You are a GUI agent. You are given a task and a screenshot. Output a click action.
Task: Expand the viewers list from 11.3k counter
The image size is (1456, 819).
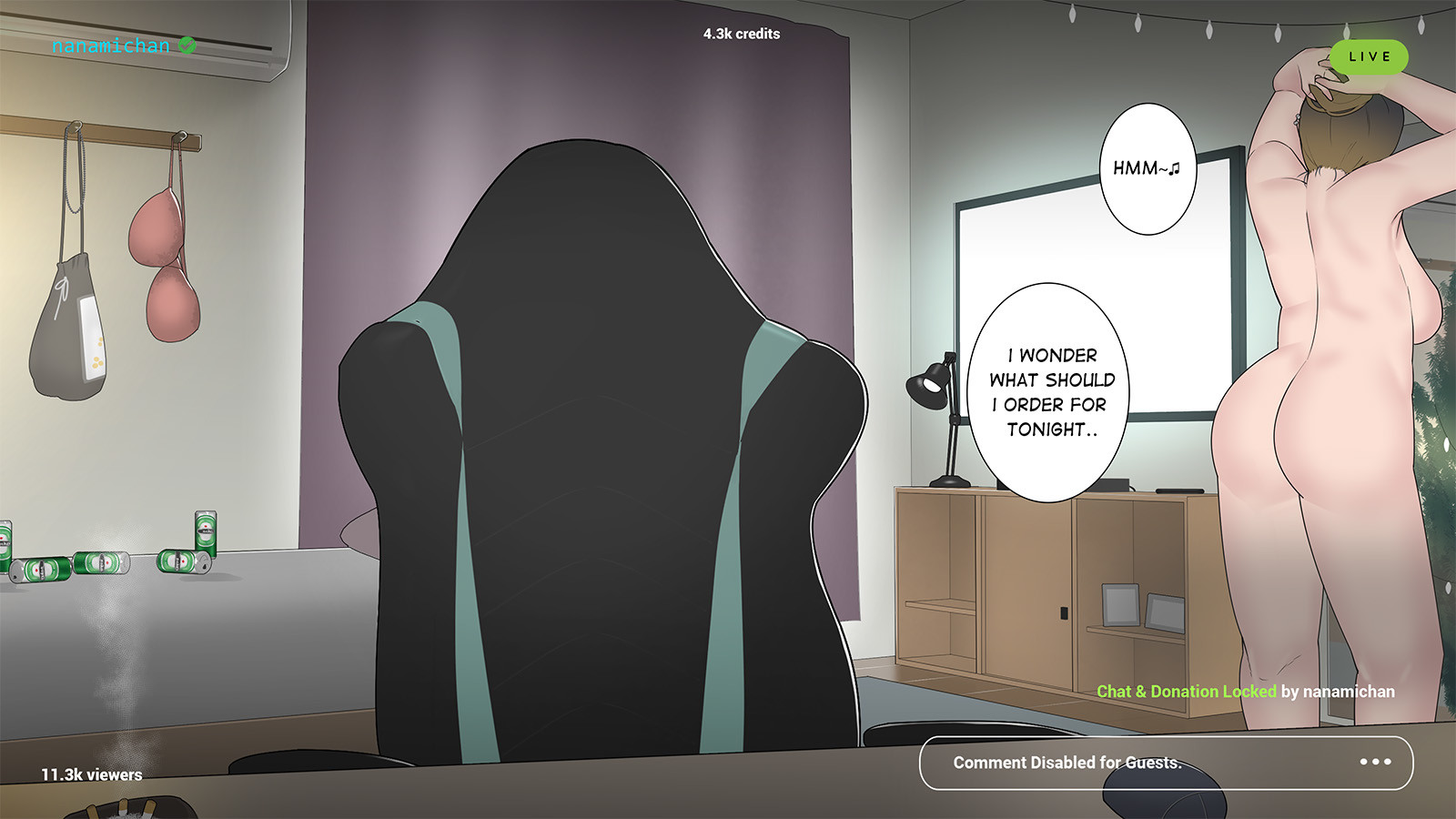pos(91,775)
